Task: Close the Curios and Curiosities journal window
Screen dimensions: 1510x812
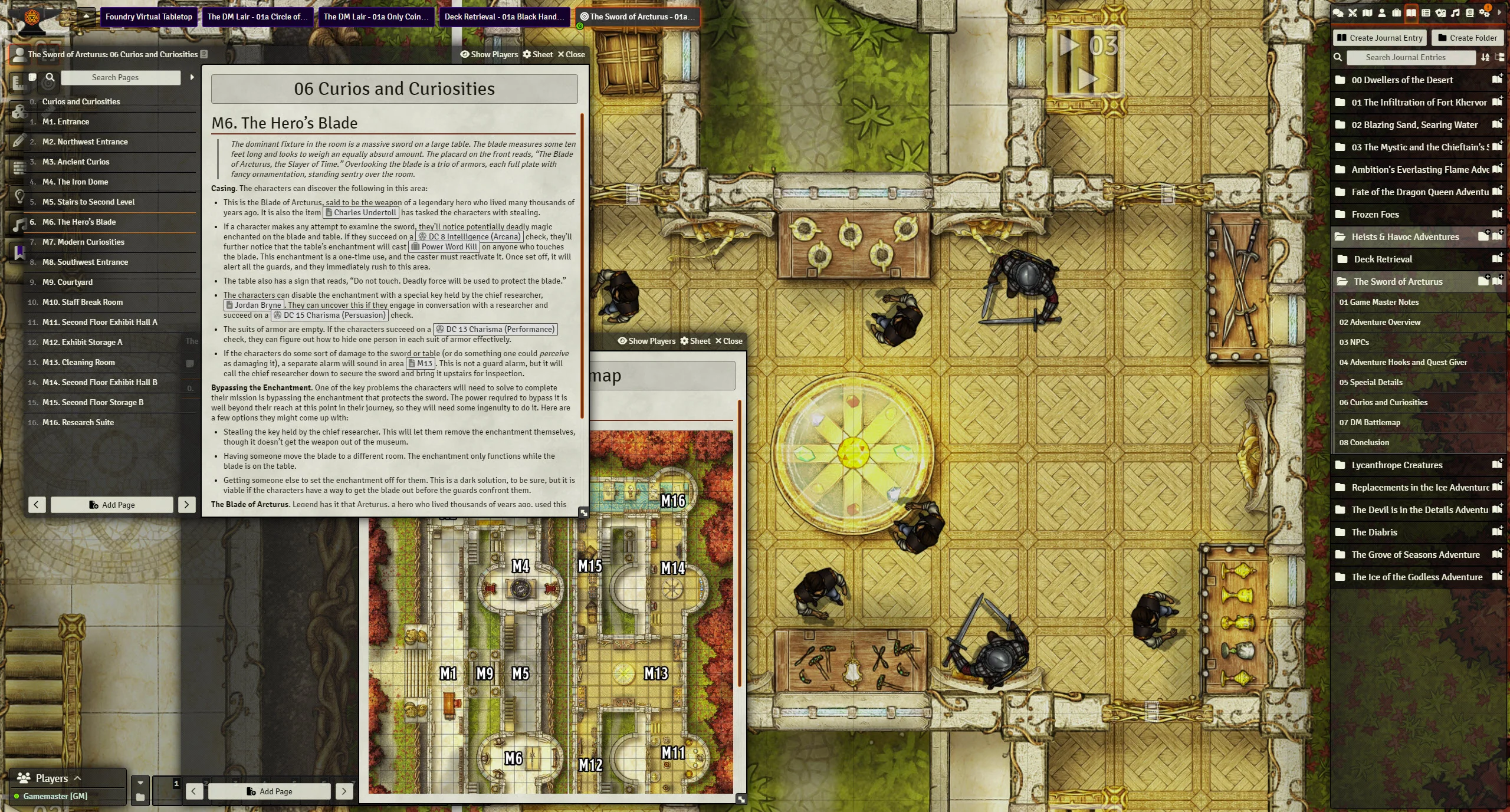Action: pos(571,54)
